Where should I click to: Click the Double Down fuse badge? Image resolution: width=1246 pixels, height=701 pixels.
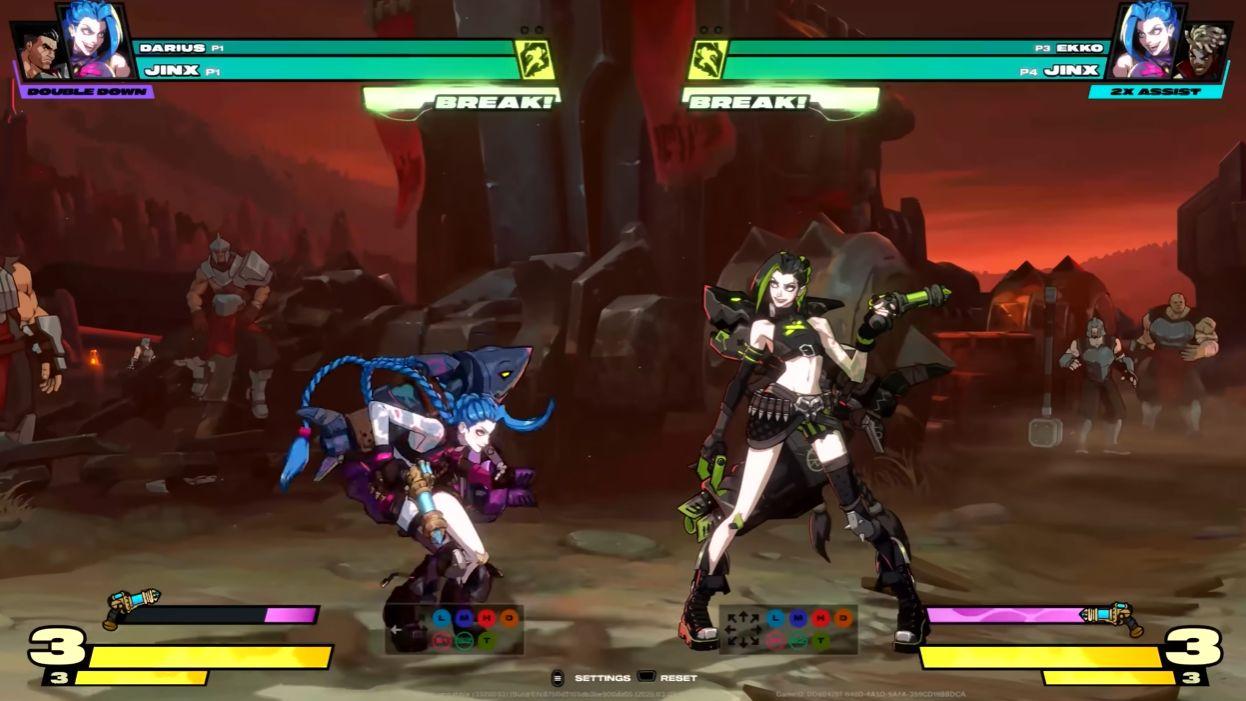(x=87, y=92)
